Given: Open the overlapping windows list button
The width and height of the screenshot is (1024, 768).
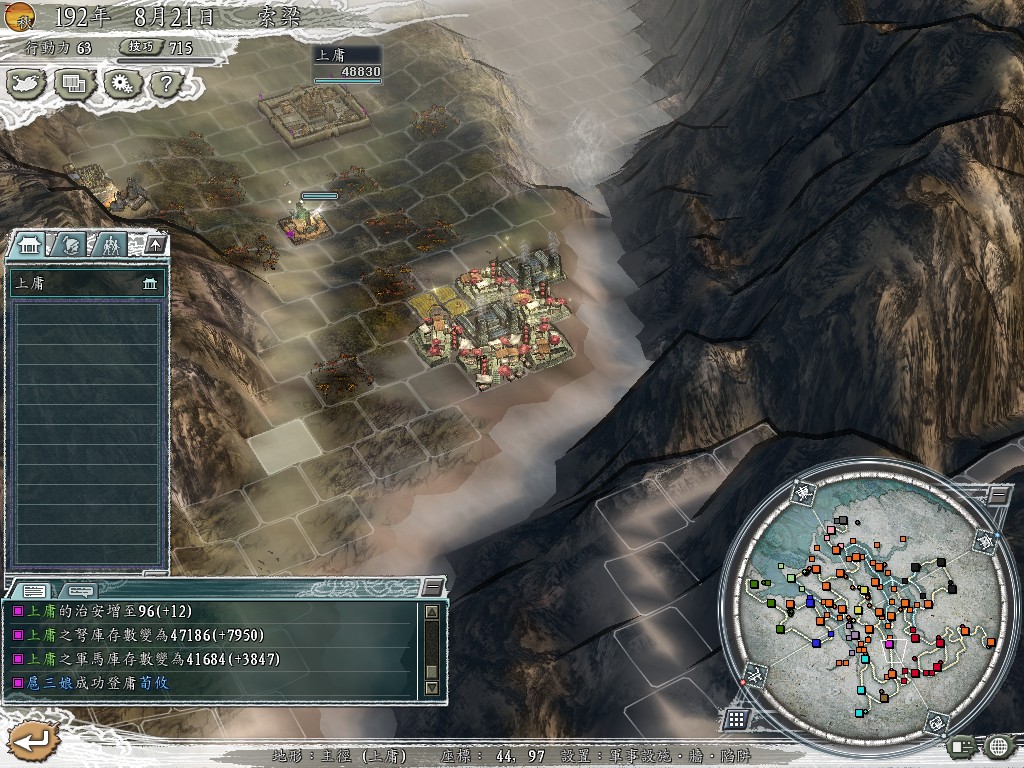Looking at the screenshot, I should pyautogui.click(x=75, y=83).
